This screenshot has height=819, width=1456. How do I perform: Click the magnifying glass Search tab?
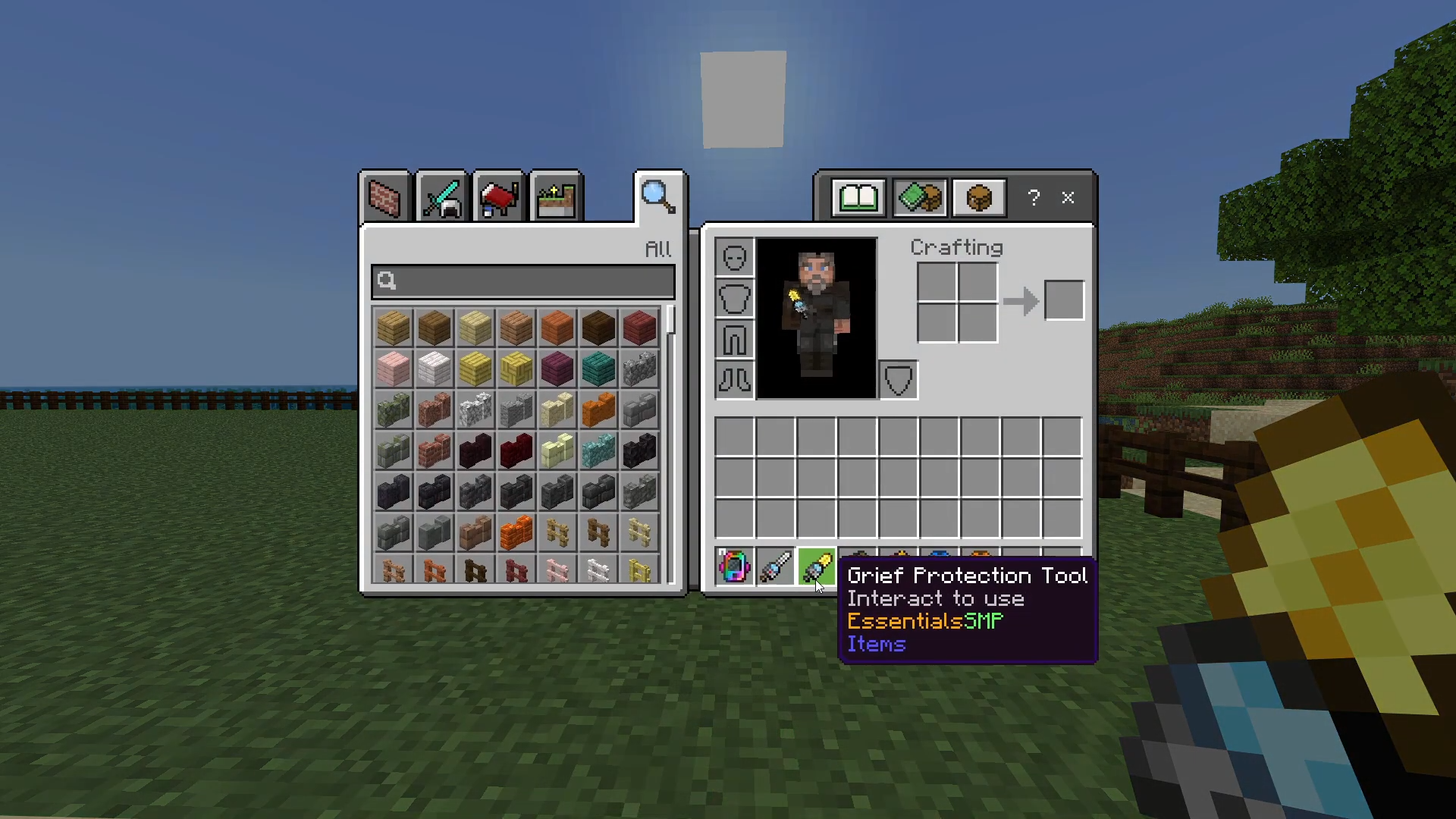click(657, 196)
